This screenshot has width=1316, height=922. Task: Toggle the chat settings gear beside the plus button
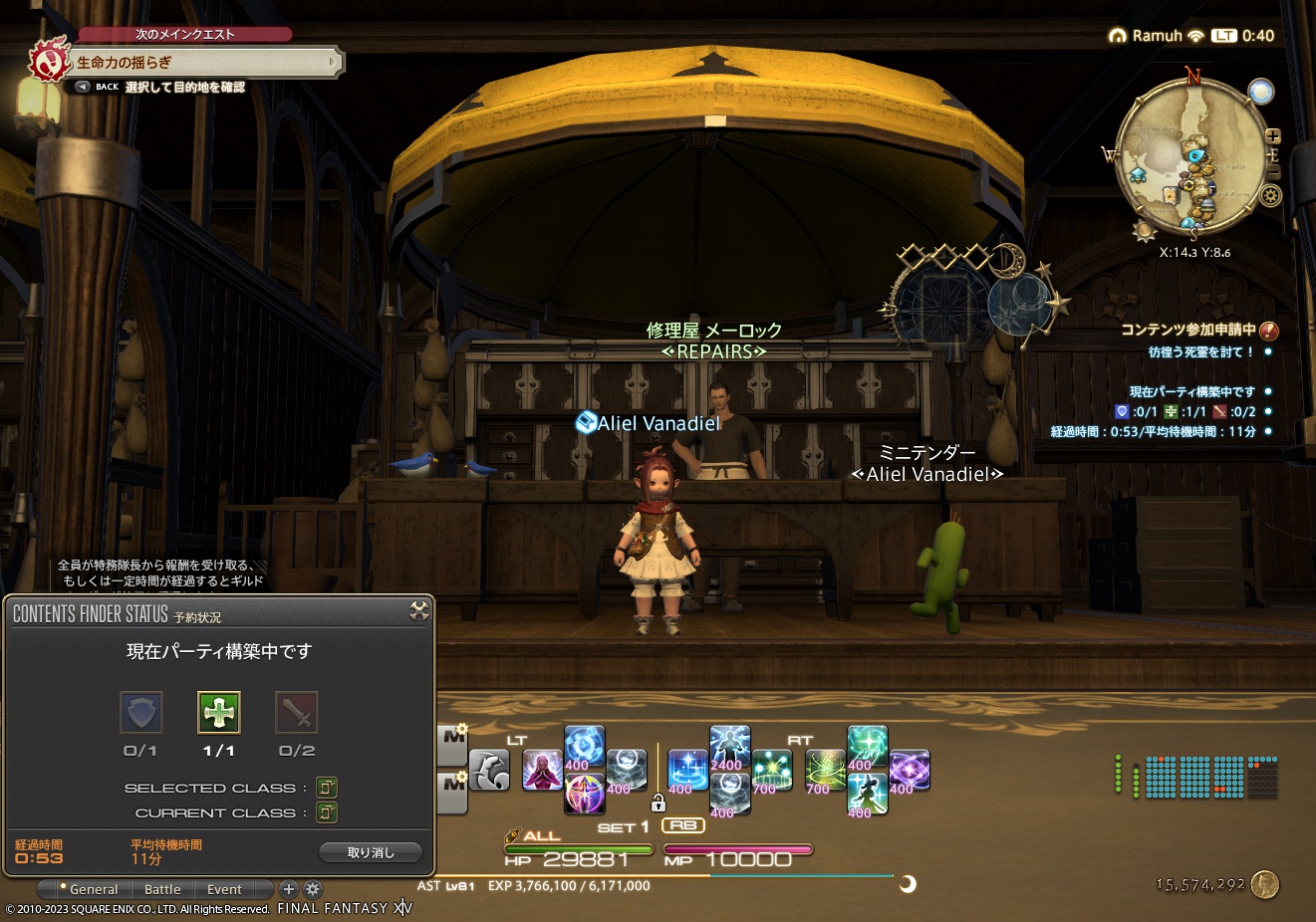(x=313, y=889)
